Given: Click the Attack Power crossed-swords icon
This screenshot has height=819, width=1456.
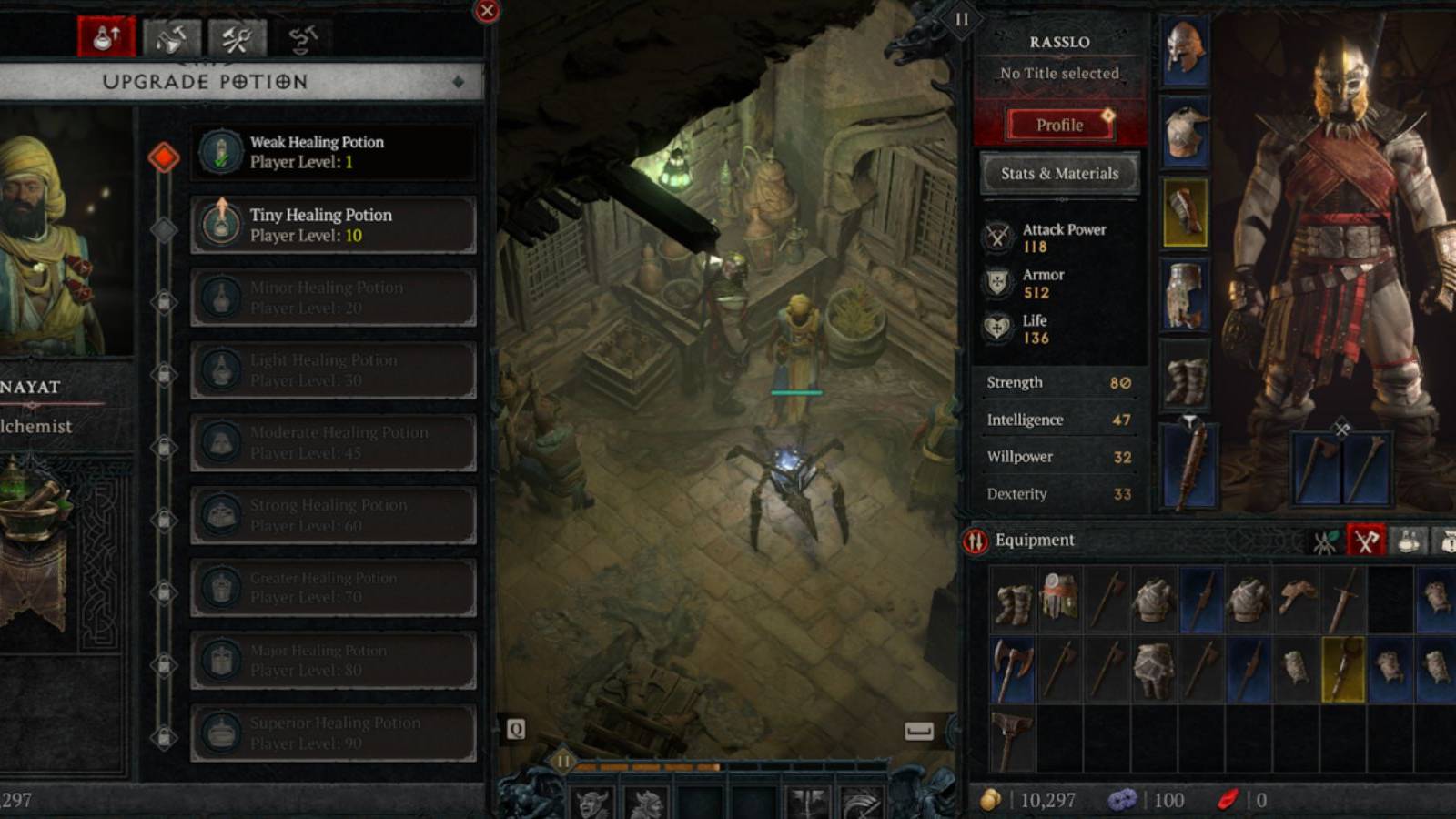Looking at the screenshot, I should pyautogui.click(x=998, y=238).
